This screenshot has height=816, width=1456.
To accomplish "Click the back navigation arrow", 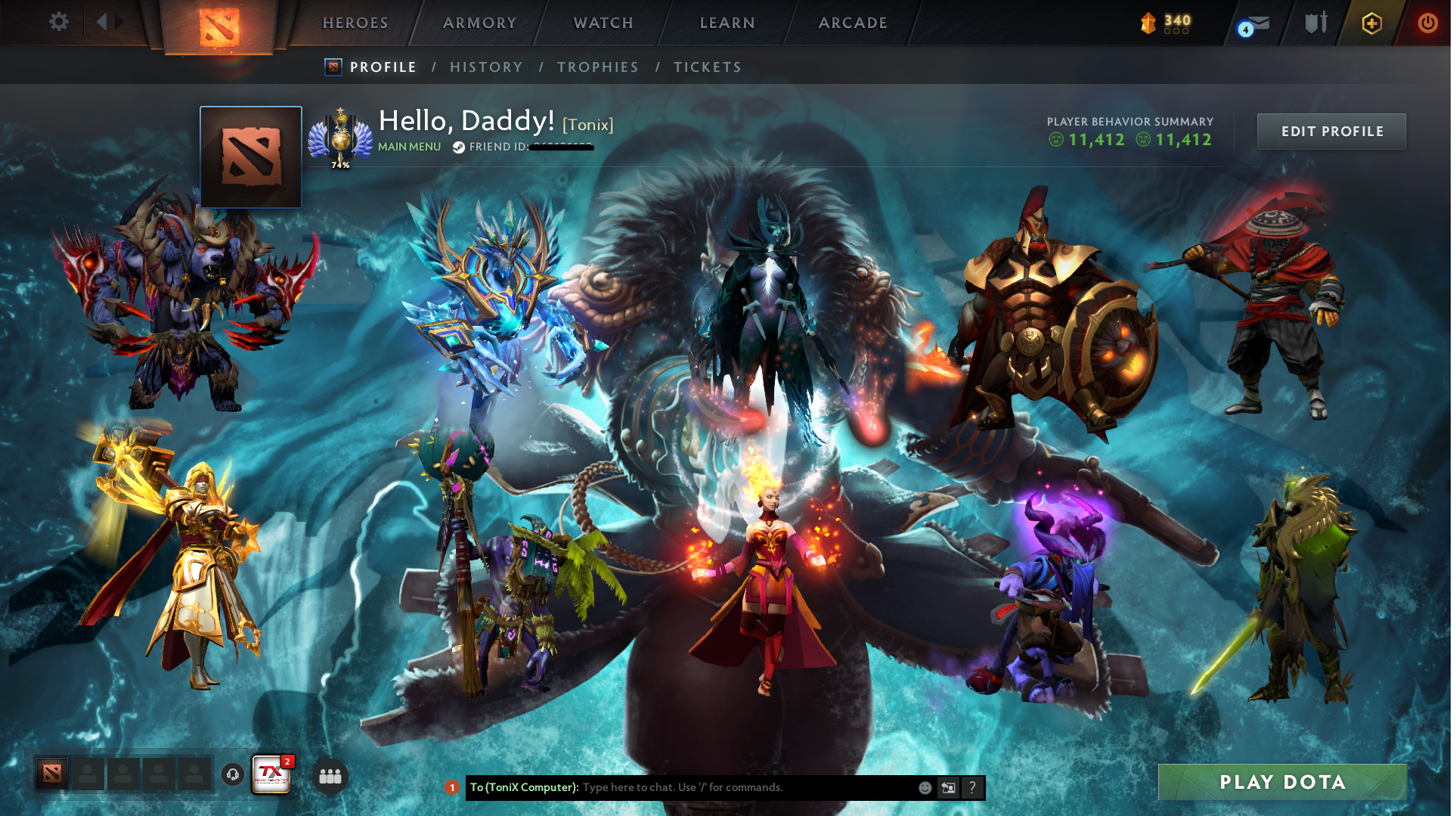I will (x=102, y=21).
